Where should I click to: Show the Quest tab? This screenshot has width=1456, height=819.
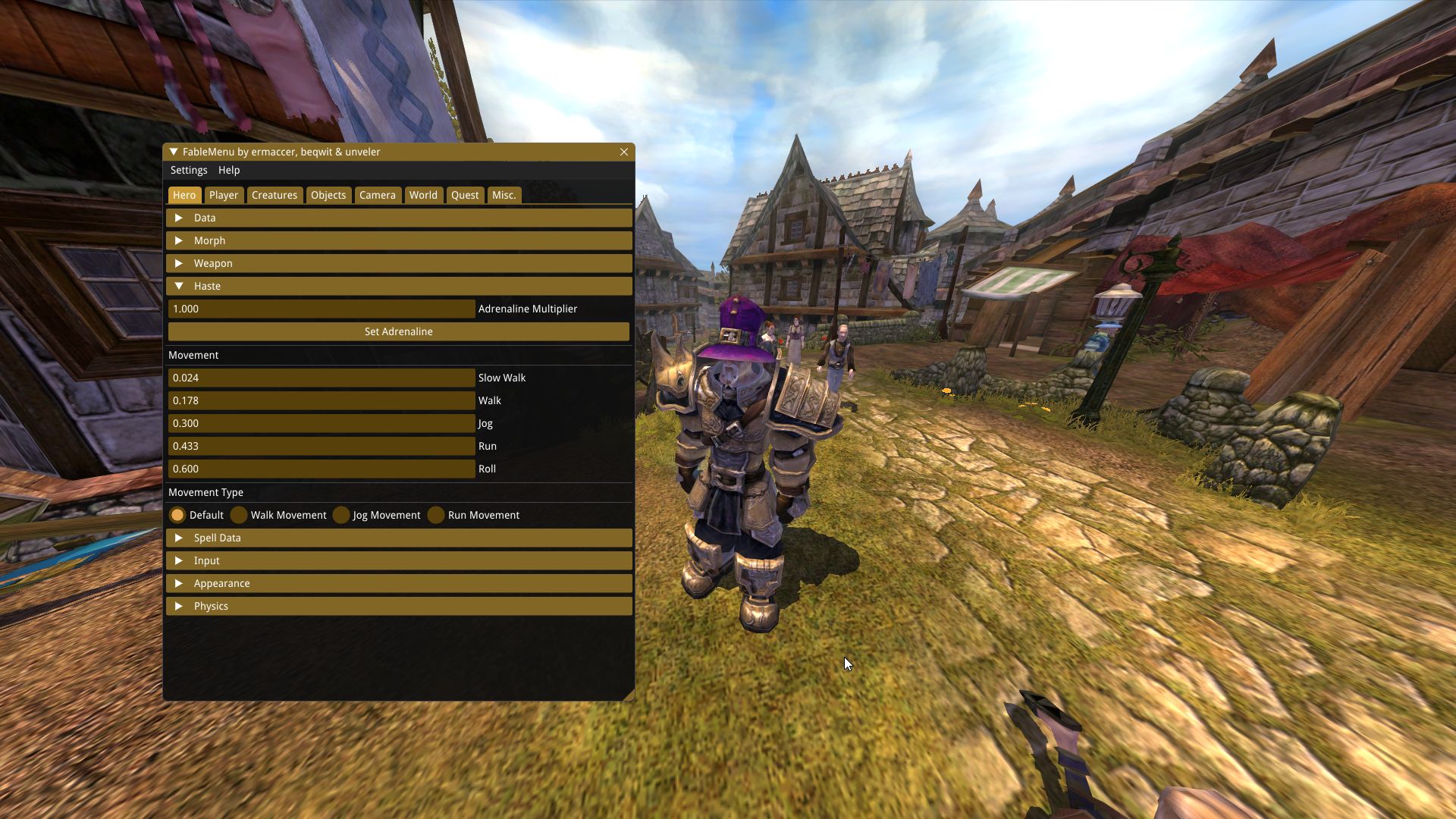[465, 195]
